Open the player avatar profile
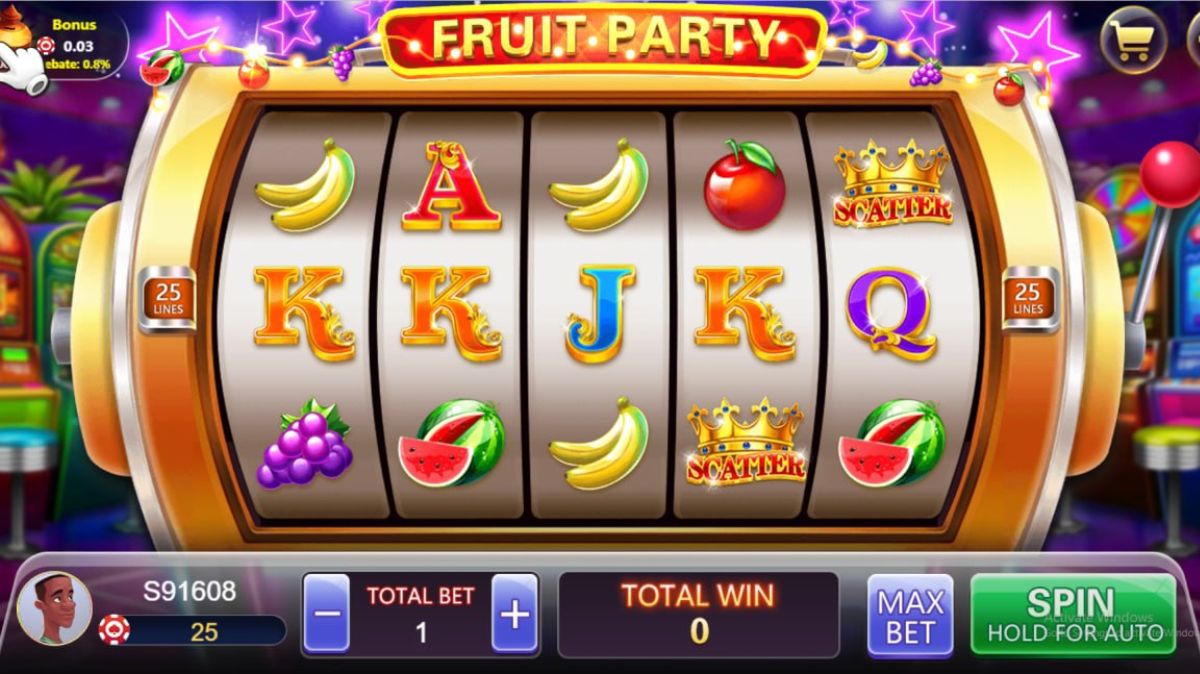The width and height of the screenshot is (1200, 674). click(54, 608)
